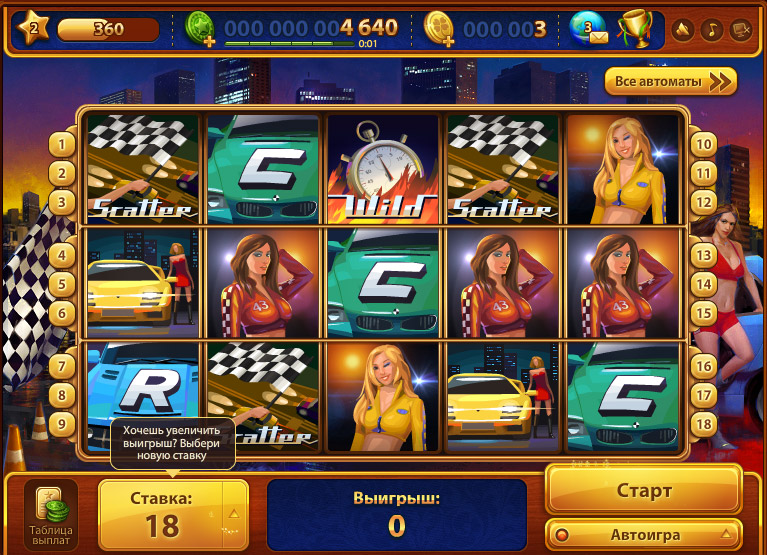Screen dimensions: 767x555
Task: Select payline number 9
Action: click(x=62, y=423)
